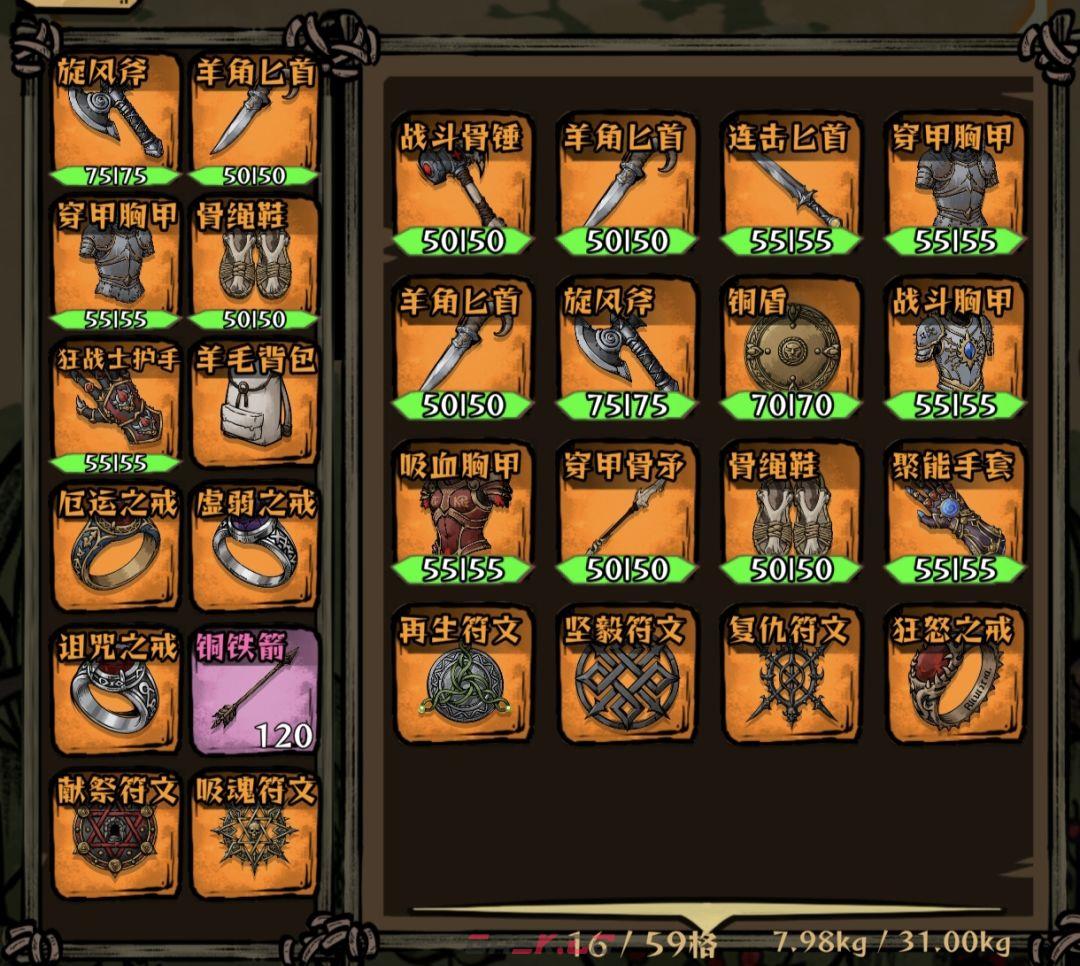This screenshot has height=966, width=1080.
Task: Click the 铜盾 bronze shield slot
Action: click(790, 351)
